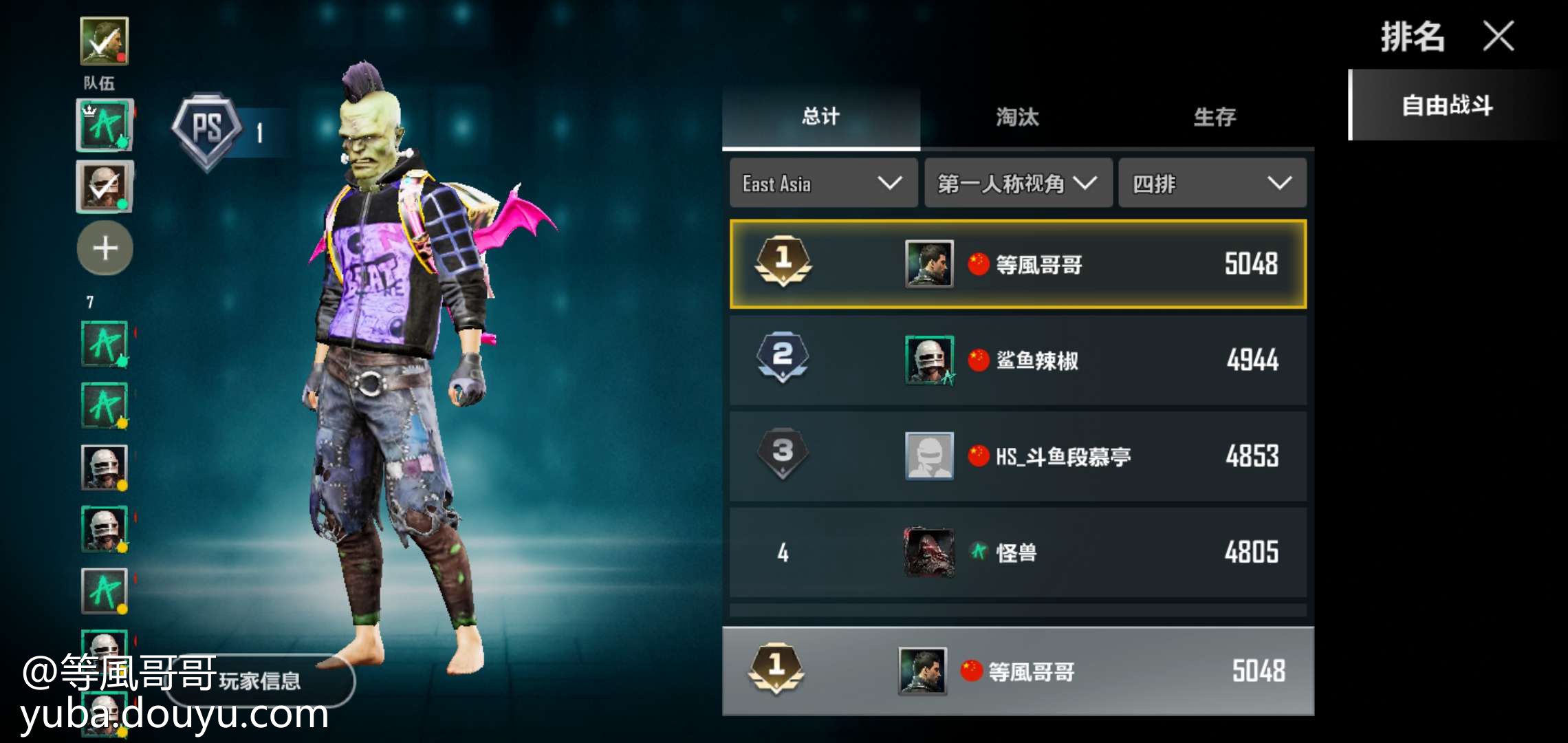Open the 四排 squad mode dropdown
The height and width of the screenshot is (743, 1568).
1212,183
